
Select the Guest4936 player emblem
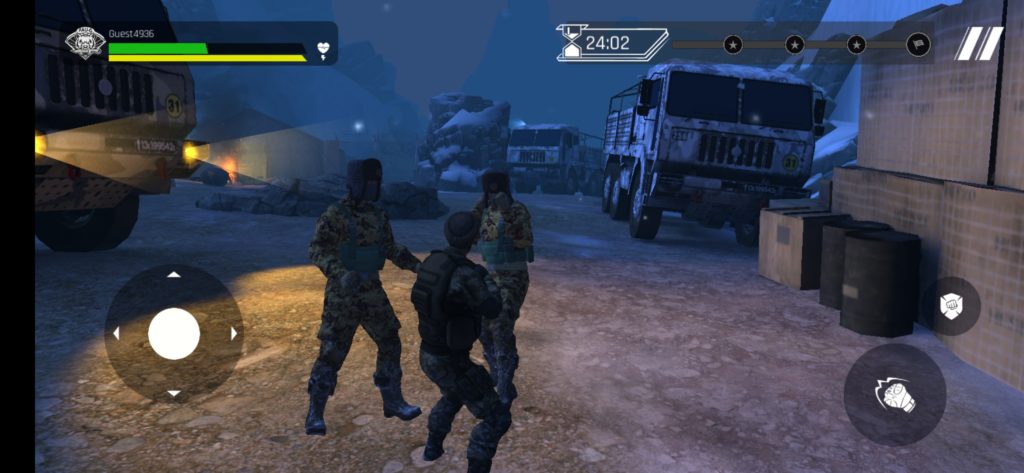(x=85, y=43)
